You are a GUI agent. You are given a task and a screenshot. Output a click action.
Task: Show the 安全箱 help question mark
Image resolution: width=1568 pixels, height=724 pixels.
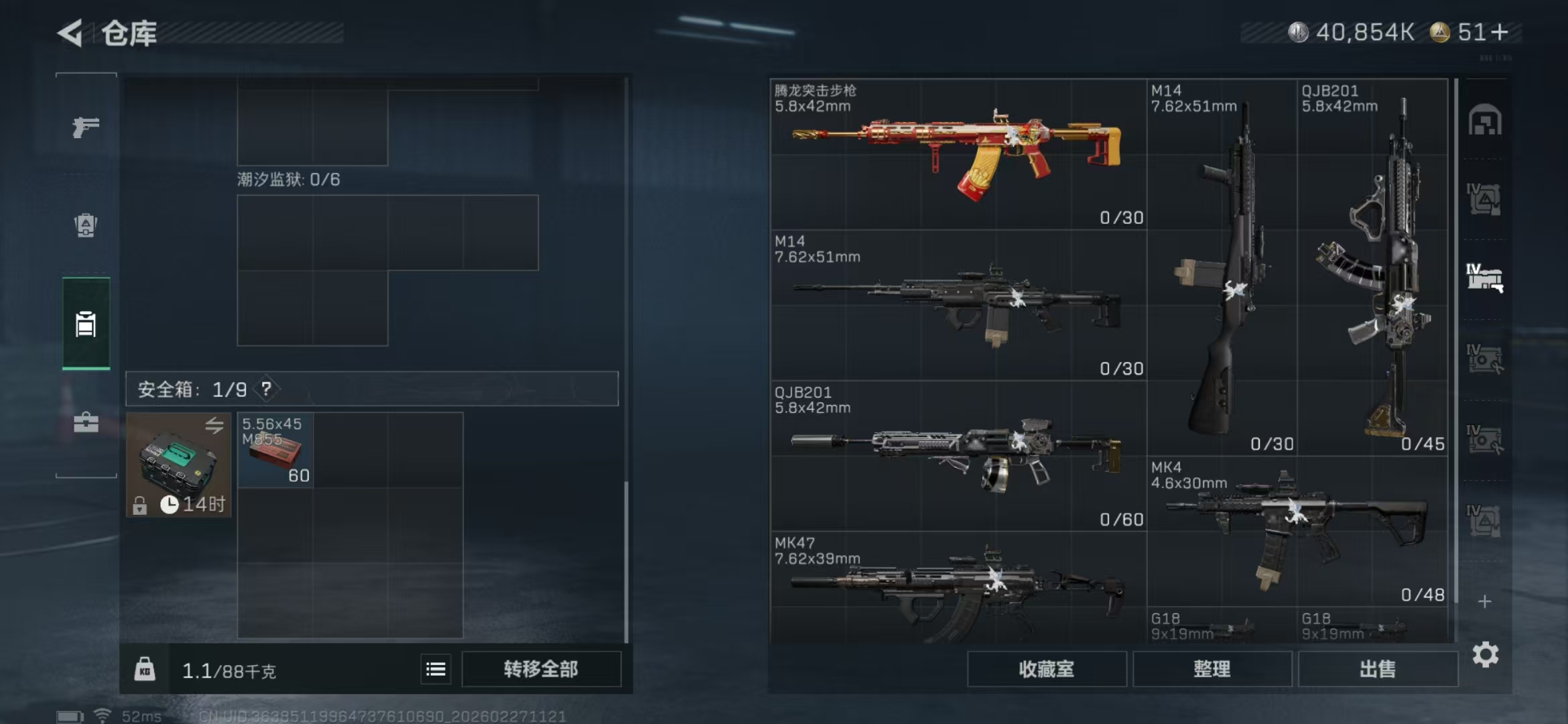266,389
